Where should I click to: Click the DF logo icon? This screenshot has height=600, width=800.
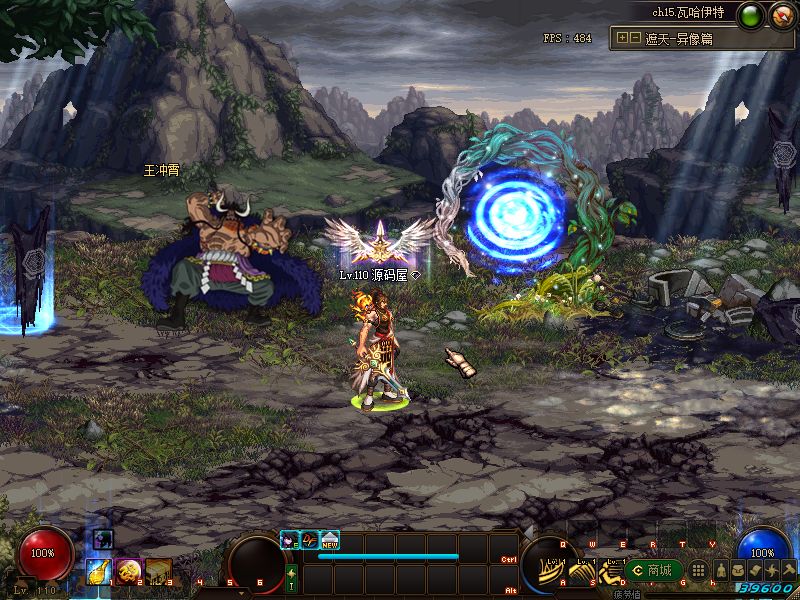310,539
